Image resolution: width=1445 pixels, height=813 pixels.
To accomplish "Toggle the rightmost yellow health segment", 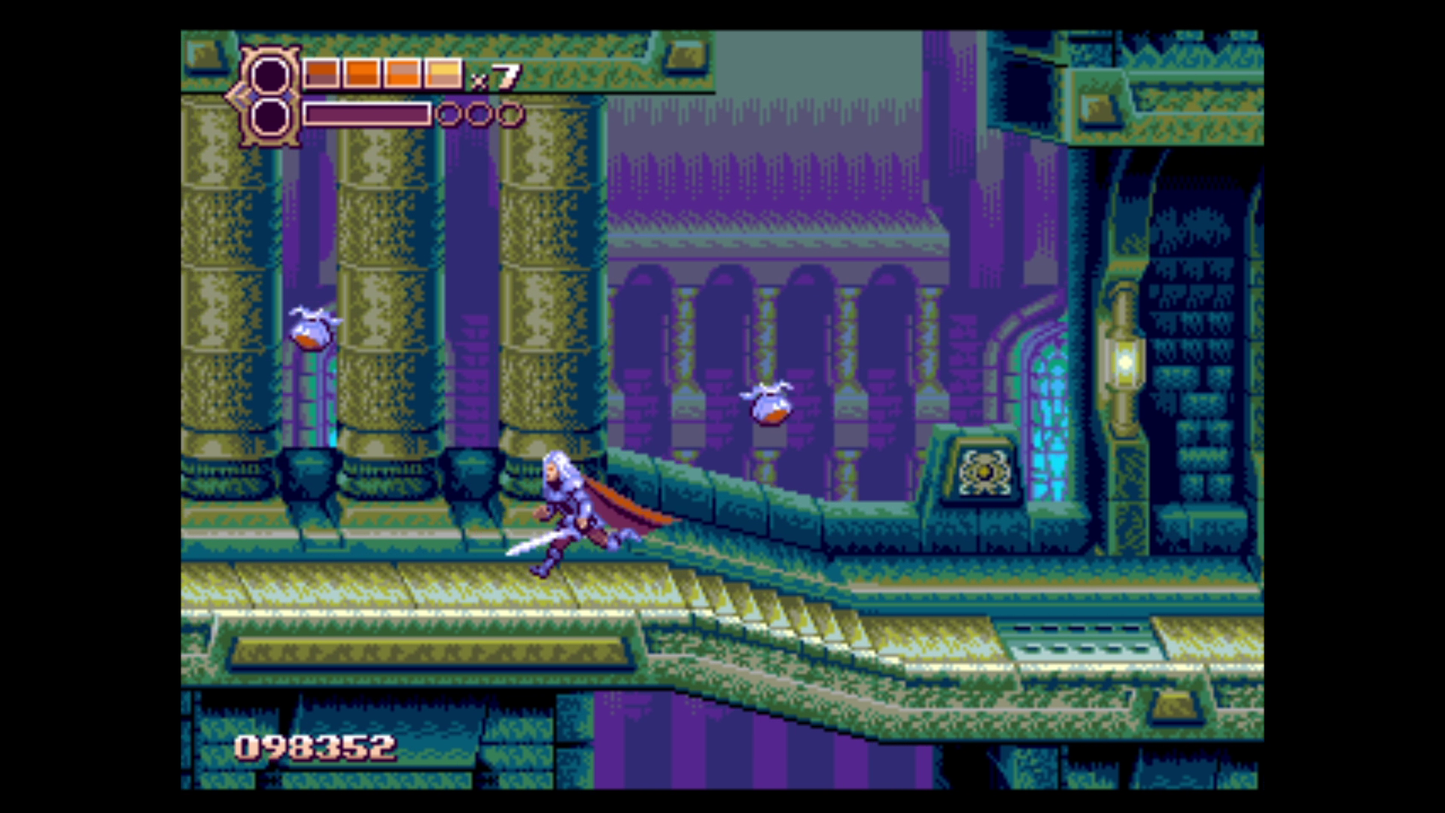I will point(443,72).
